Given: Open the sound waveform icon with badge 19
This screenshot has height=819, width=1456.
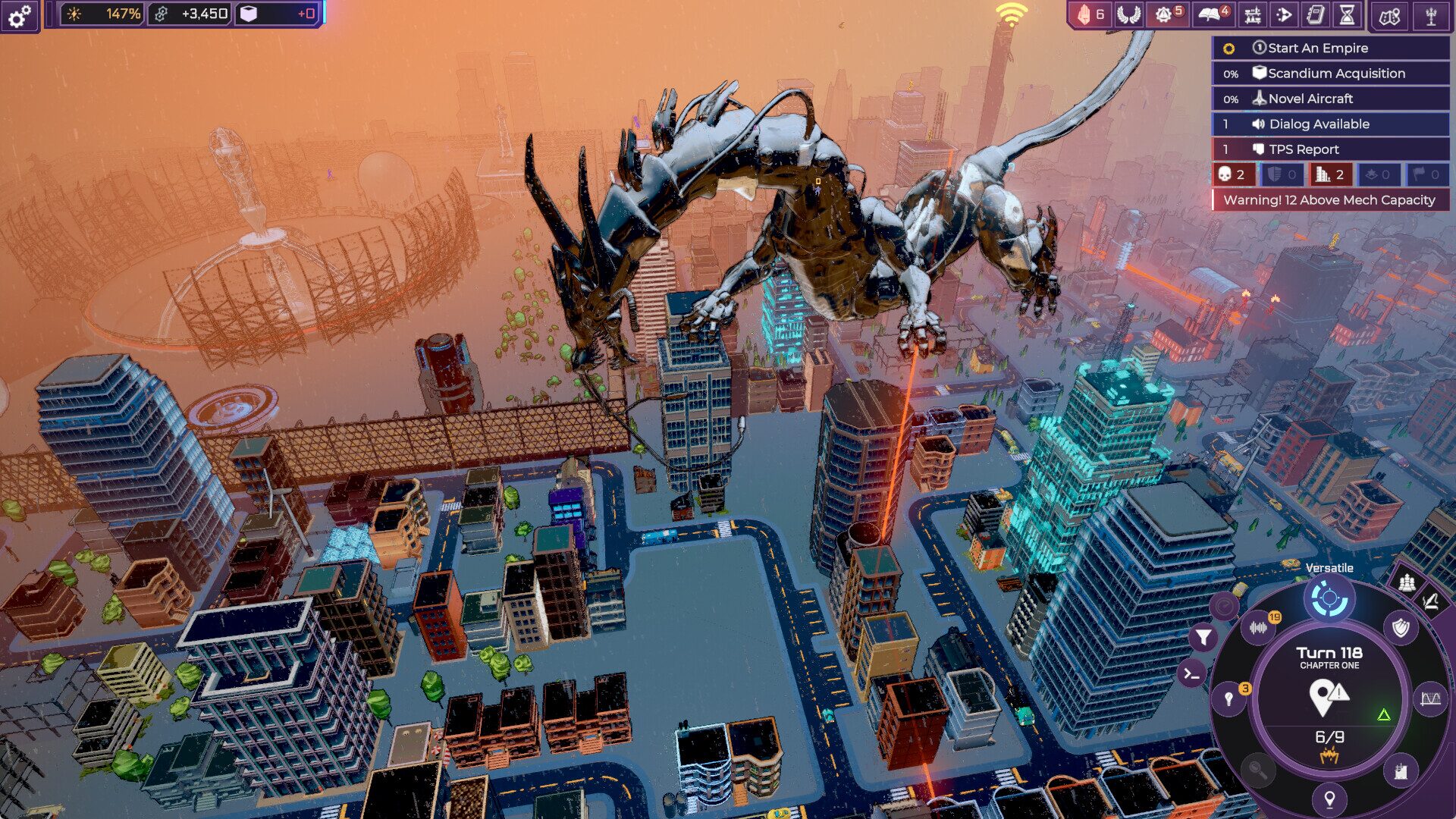Looking at the screenshot, I should (1259, 627).
